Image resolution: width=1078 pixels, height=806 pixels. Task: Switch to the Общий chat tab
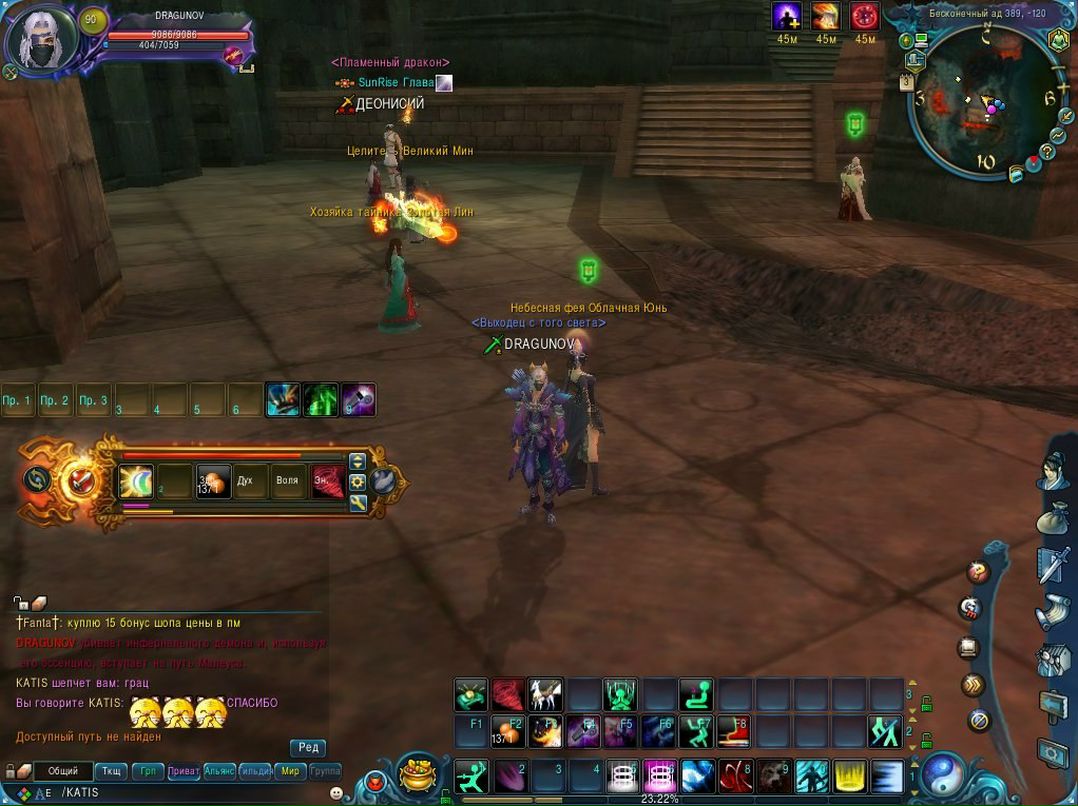click(x=63, y=771)
